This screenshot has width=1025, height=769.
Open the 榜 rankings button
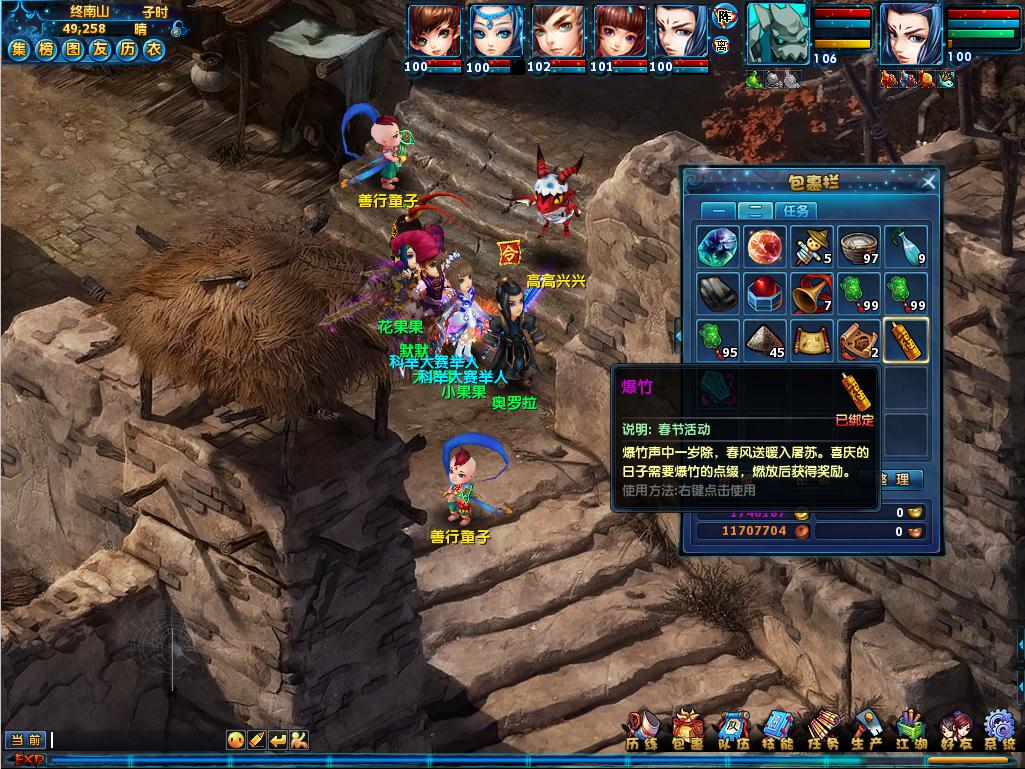point(46,48)
